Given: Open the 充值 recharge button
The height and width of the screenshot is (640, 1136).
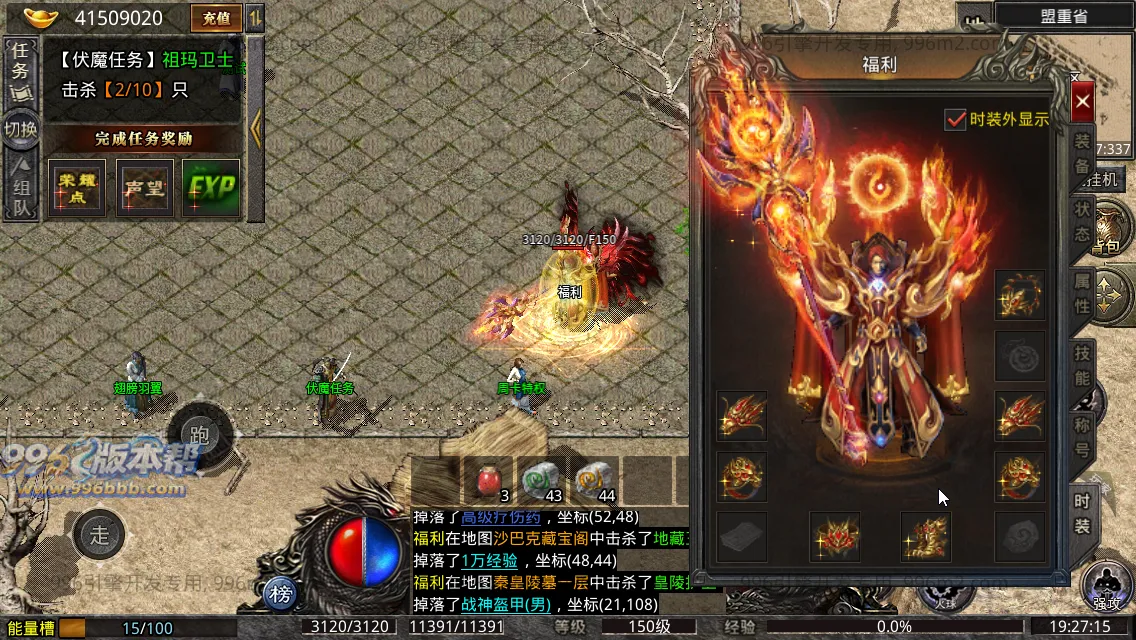Looking at the screenshot, I should [x=216, y=18].
